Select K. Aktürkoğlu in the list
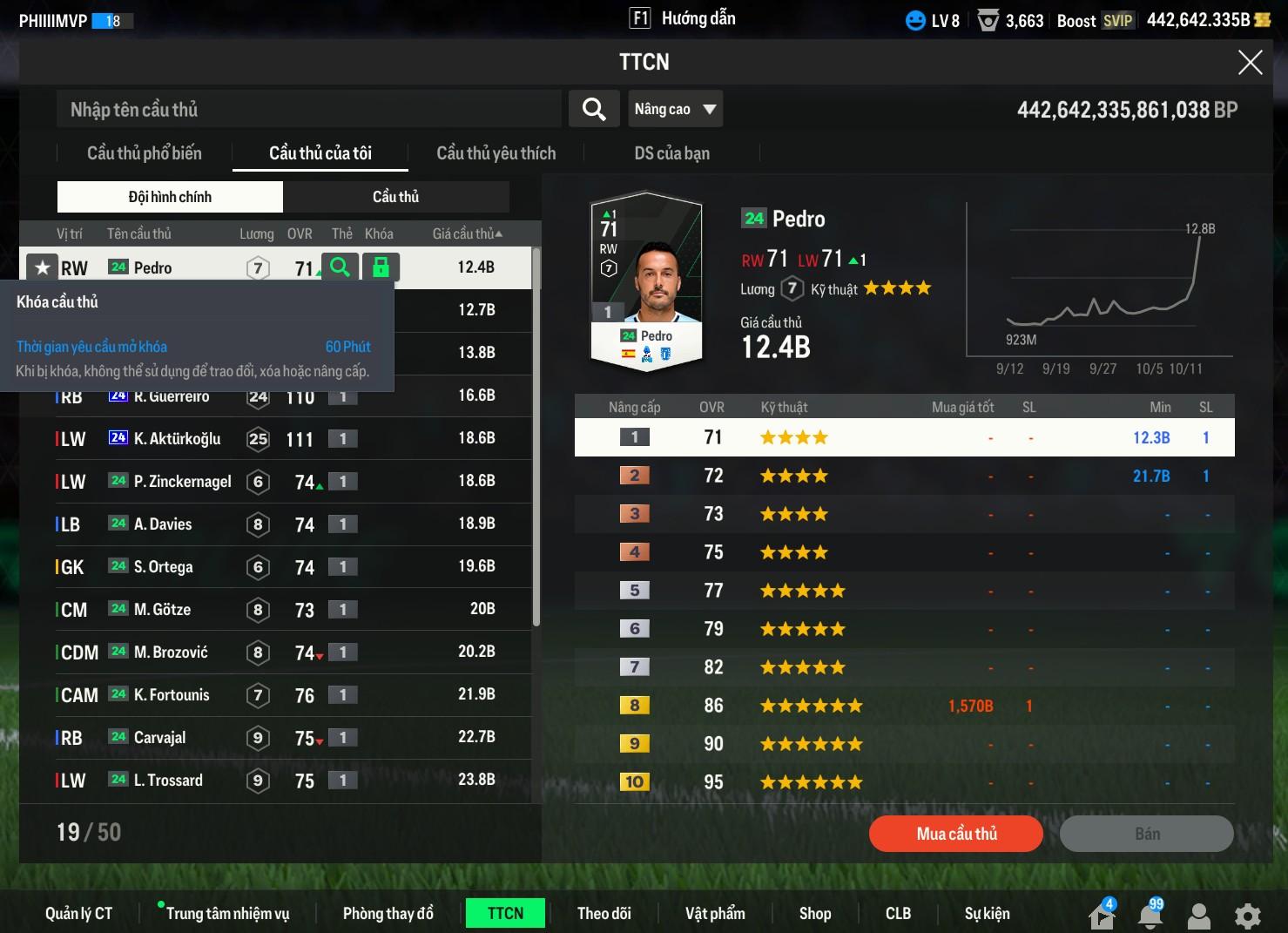1288x933 pixels. (177, 439)
